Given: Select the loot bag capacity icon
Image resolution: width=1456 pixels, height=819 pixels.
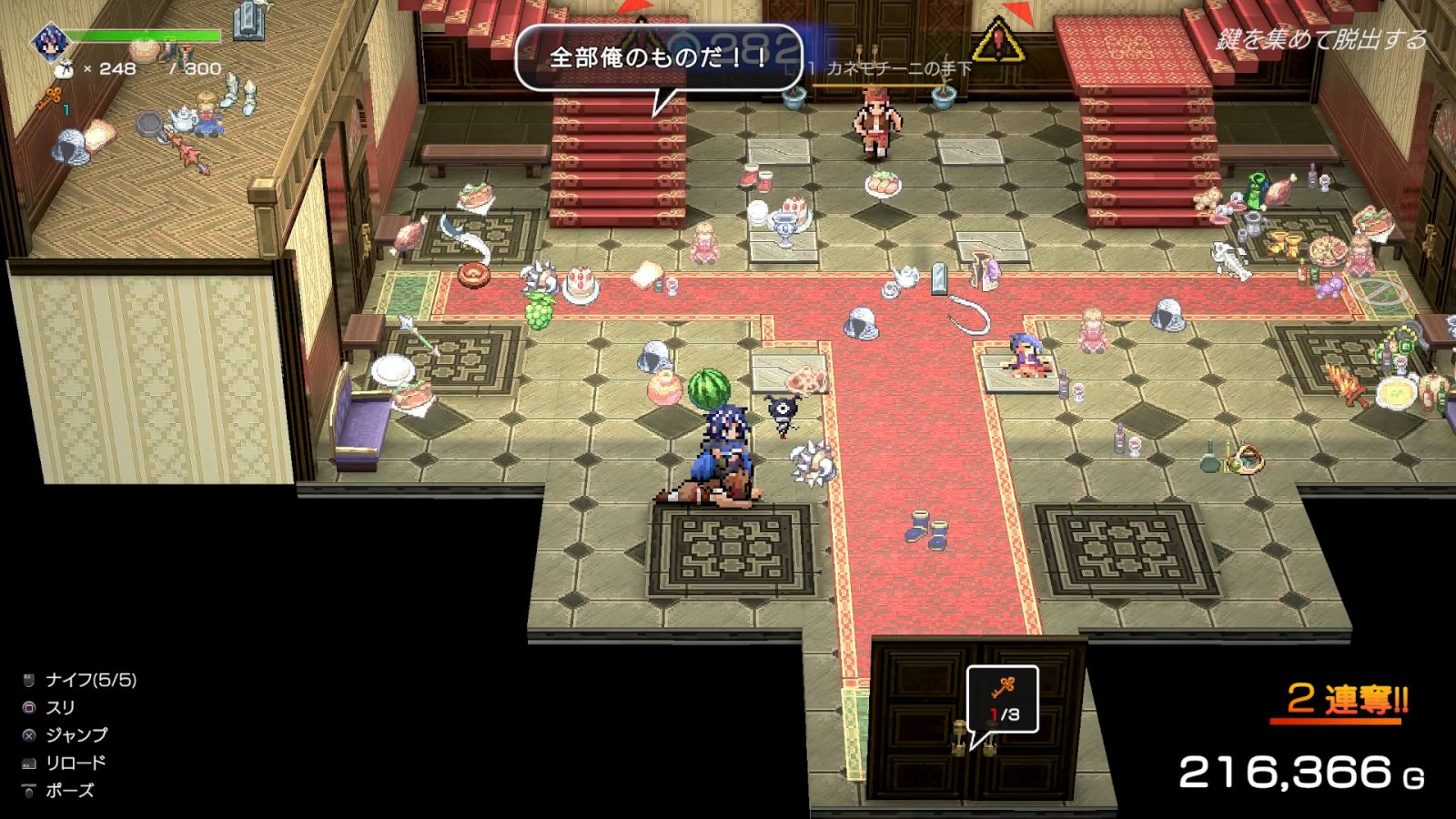Looking at the screenshot, I should click(64, 68).
